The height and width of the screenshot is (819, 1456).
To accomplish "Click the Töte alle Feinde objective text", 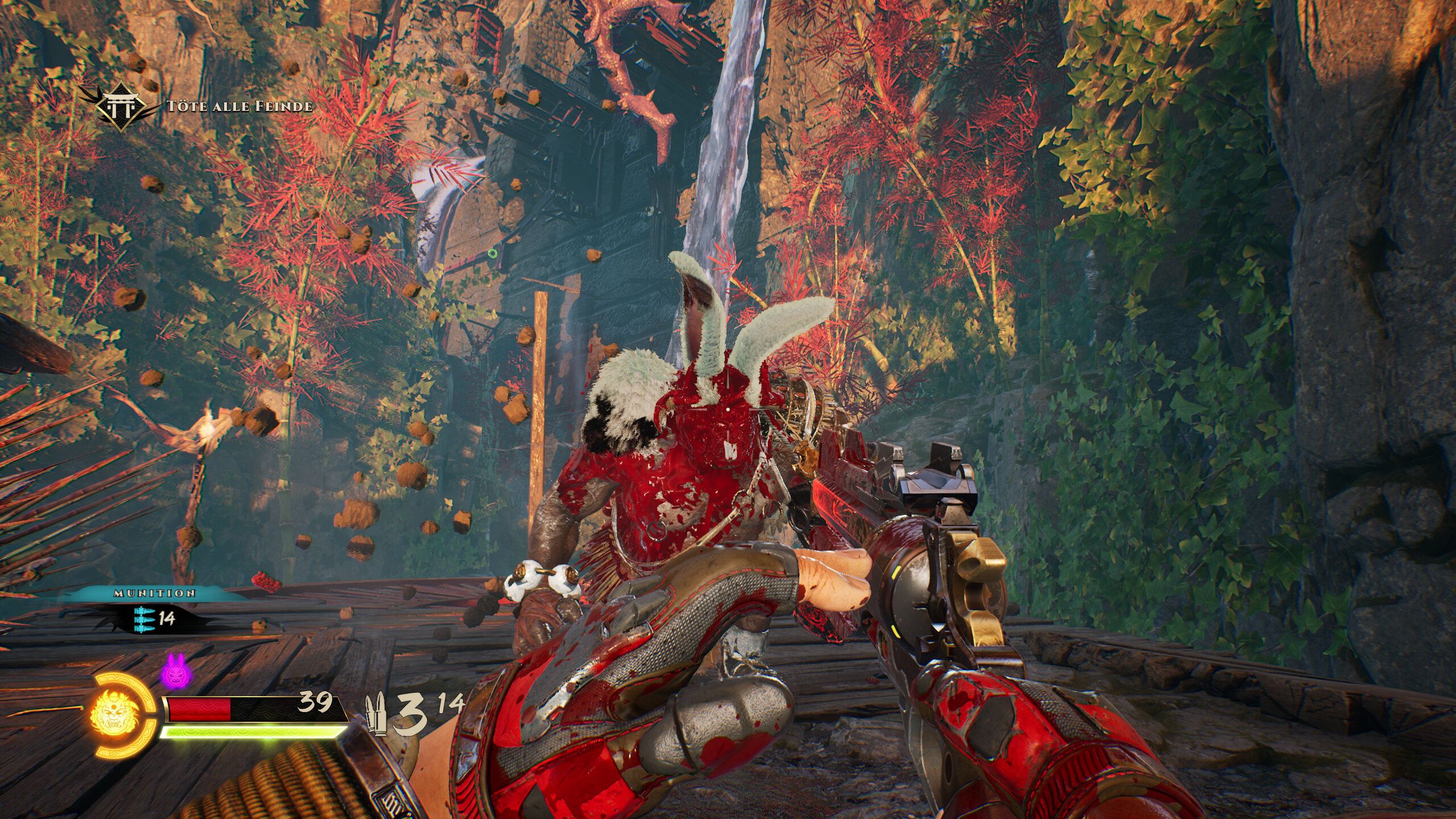I will [x=239, y=106].
